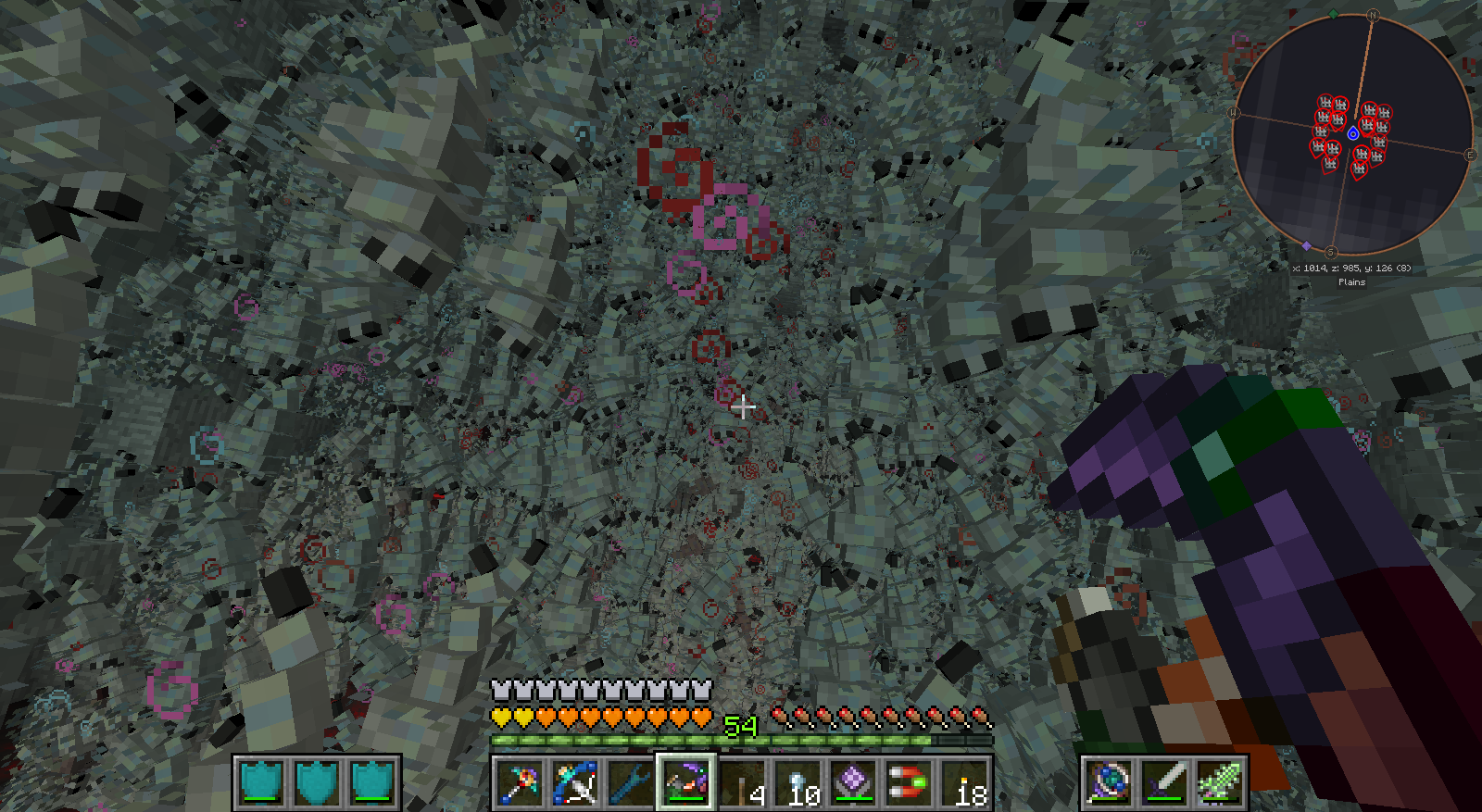Select the red magnet hotbar slot
1482x812 pixels.
(910, 783)
